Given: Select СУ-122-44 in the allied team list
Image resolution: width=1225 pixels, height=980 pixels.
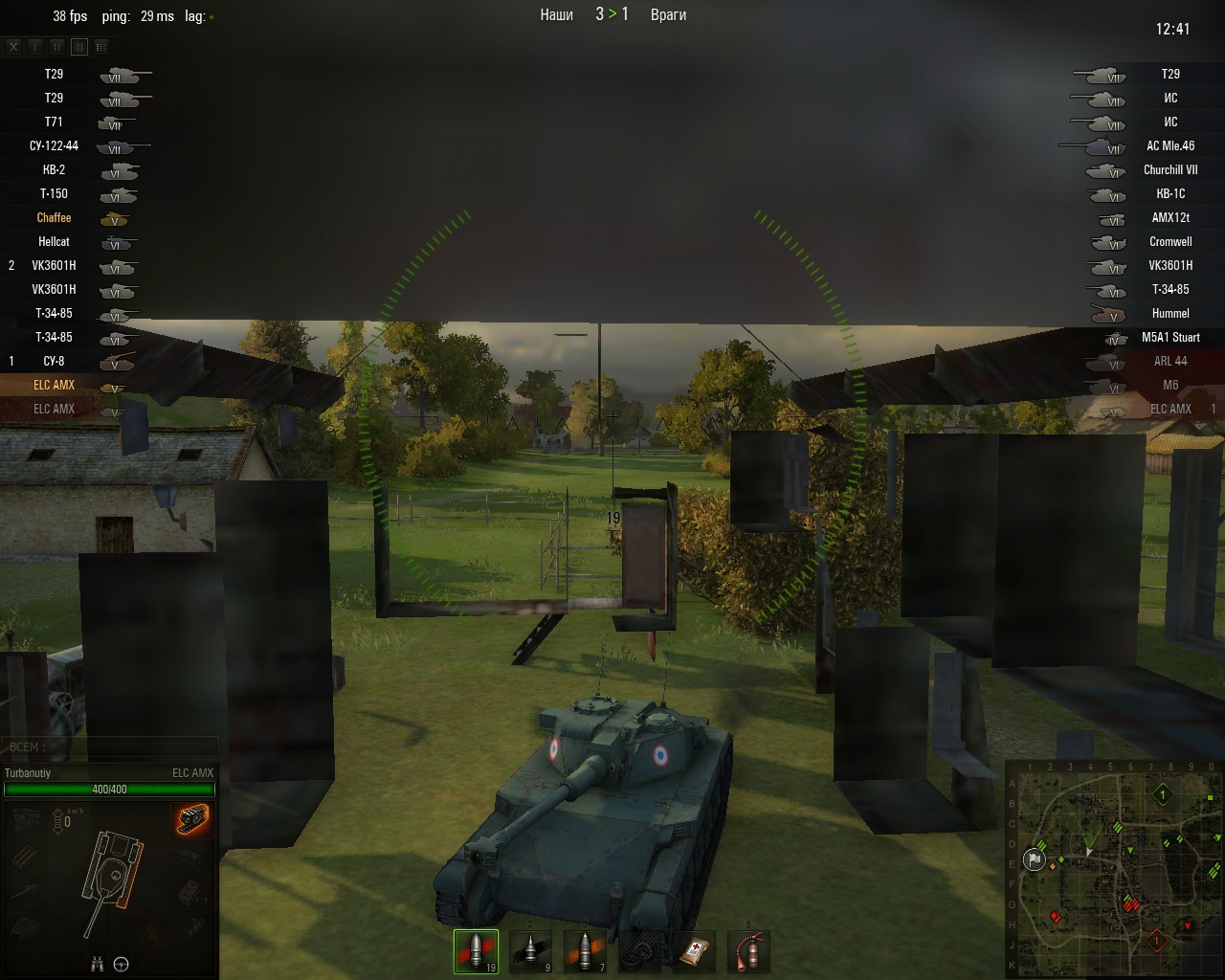Looking at the screenshot, I should [x=54, y=145].
